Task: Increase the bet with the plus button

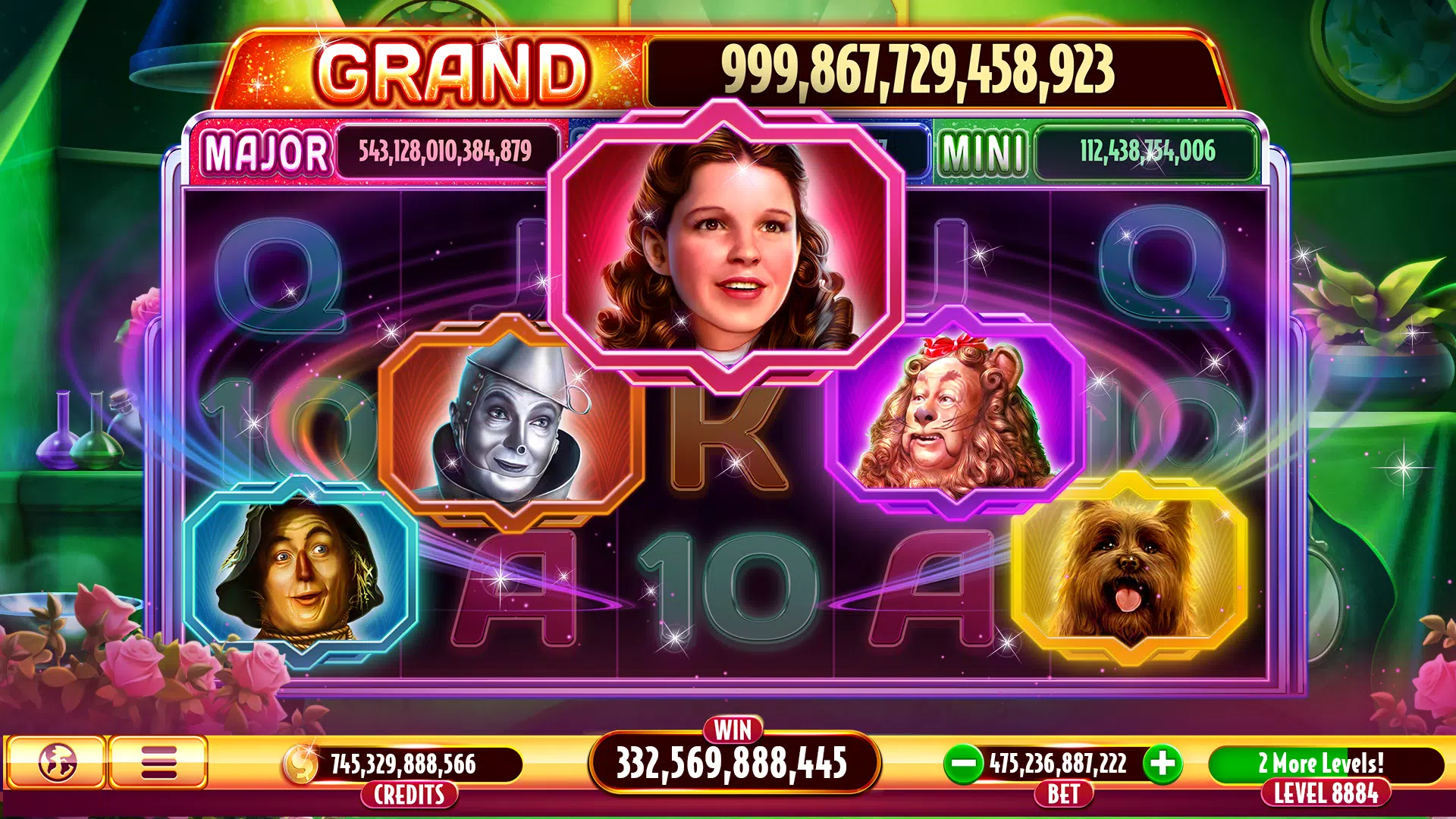Action: pos(1163,763)
